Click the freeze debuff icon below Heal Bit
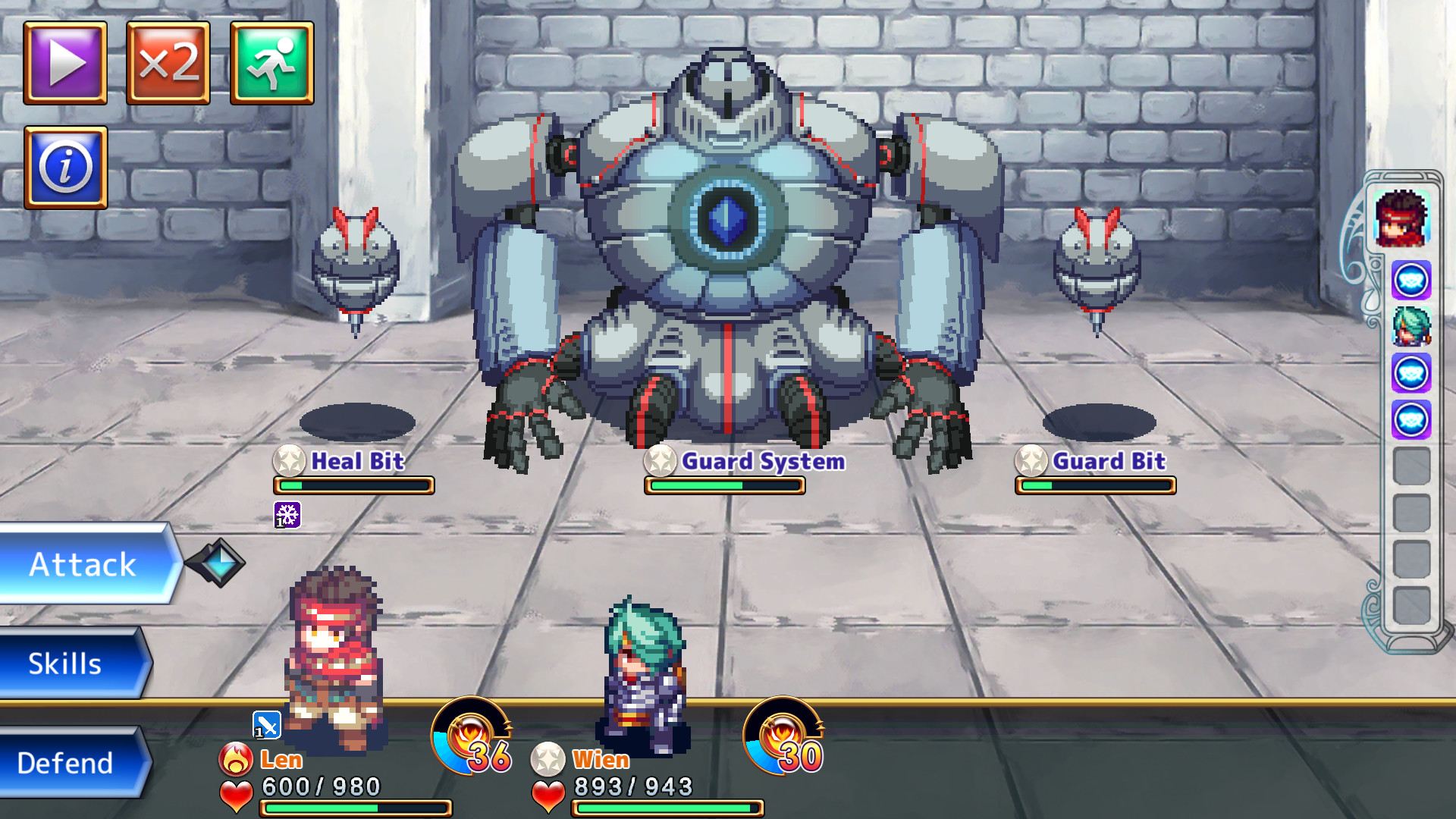1456x819 pixels. (287, 516)
